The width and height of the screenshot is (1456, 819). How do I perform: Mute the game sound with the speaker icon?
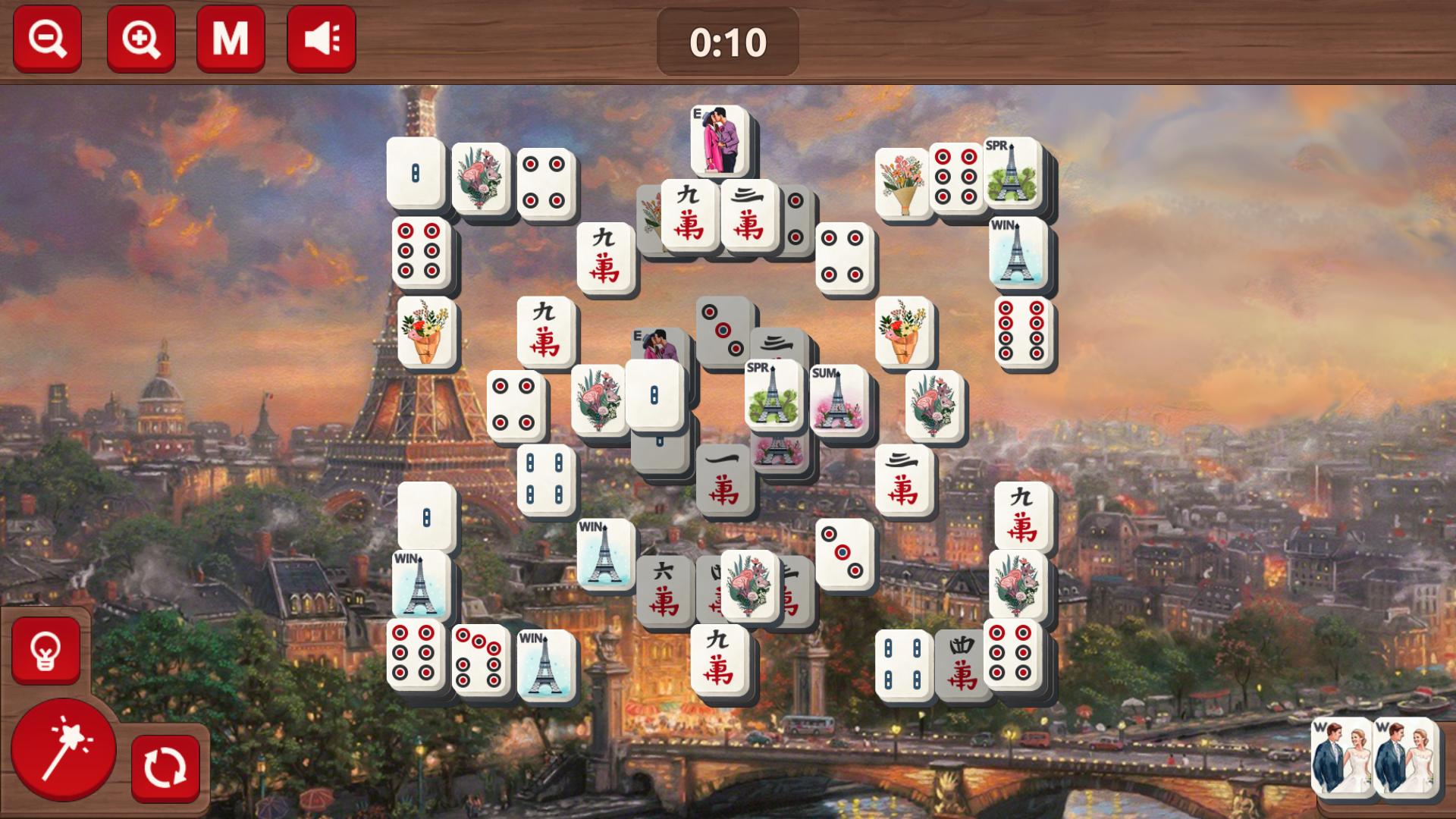click(322, 38)
